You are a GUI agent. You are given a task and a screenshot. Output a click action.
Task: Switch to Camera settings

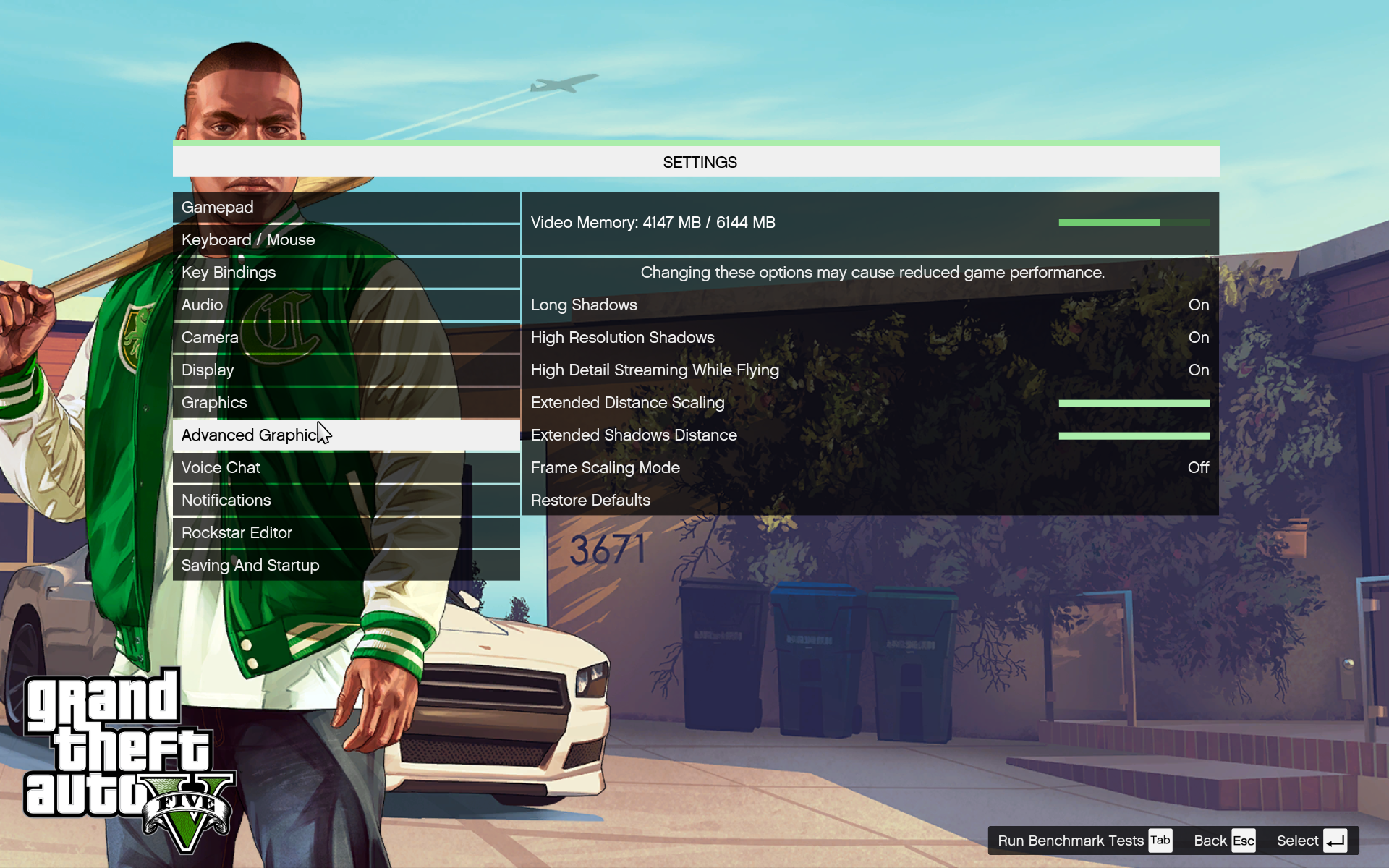tap(346, 338)
